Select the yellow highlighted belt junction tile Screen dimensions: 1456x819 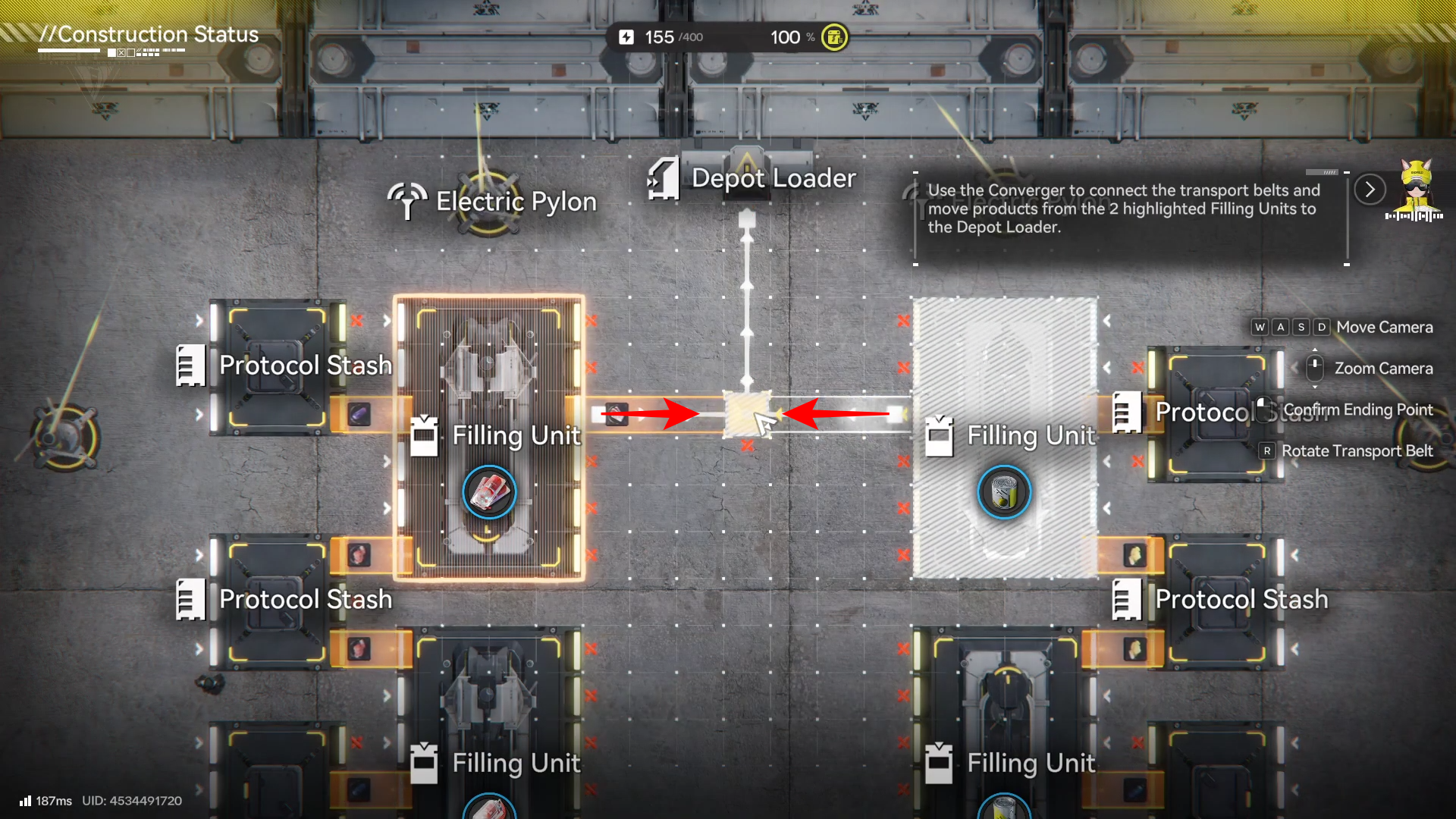click(747, 414)
